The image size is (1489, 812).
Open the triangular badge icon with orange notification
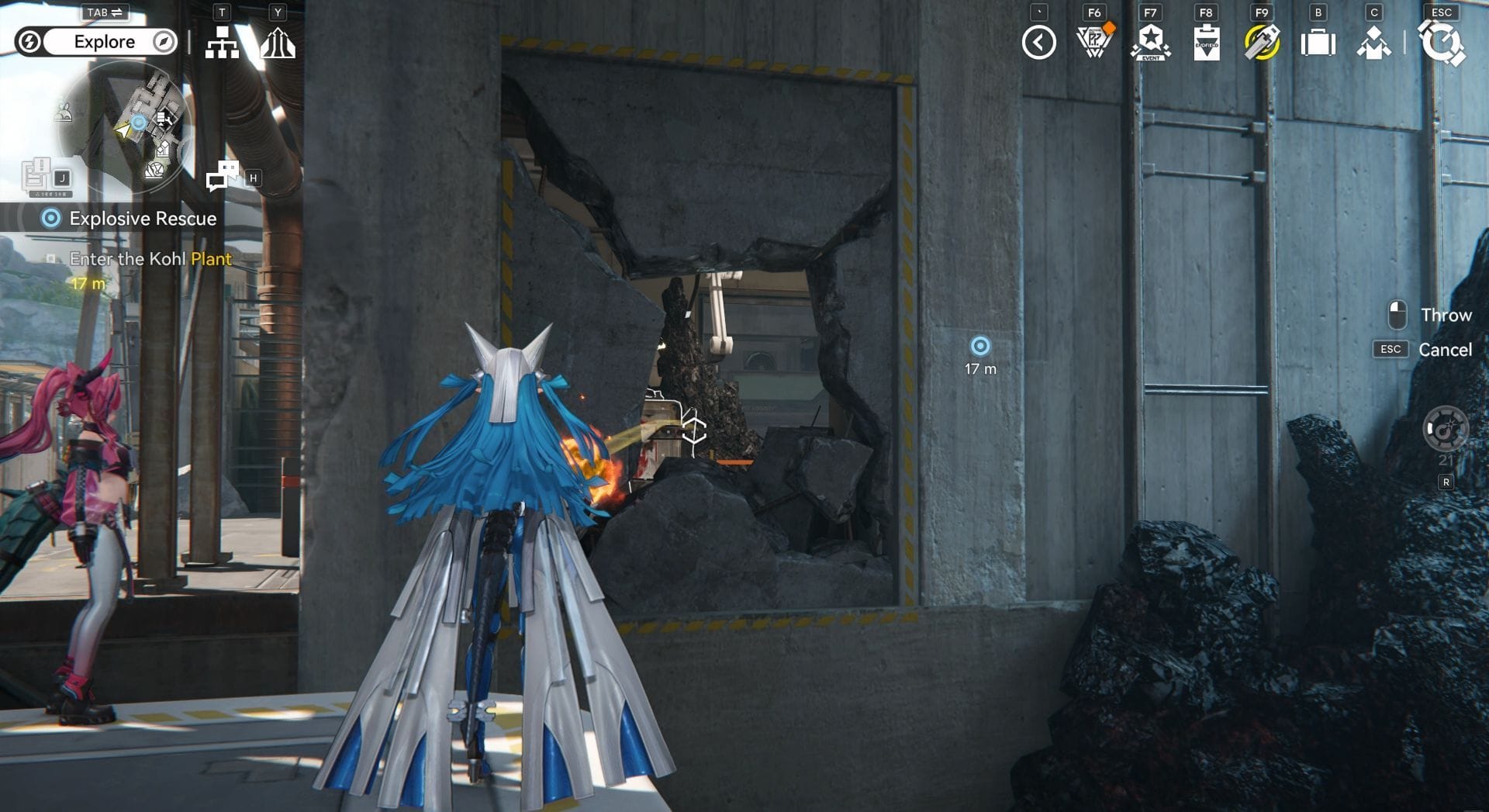point(1094,42)
